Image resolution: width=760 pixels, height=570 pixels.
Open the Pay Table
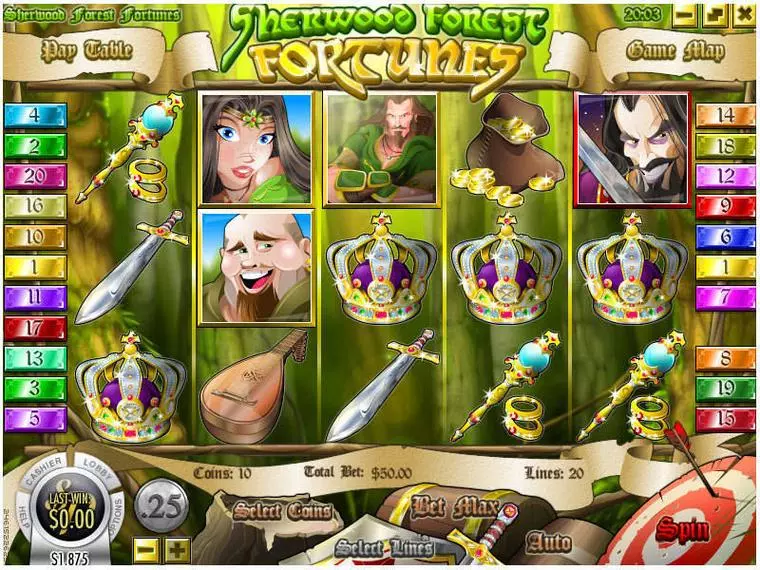click(x=88, y=49)
